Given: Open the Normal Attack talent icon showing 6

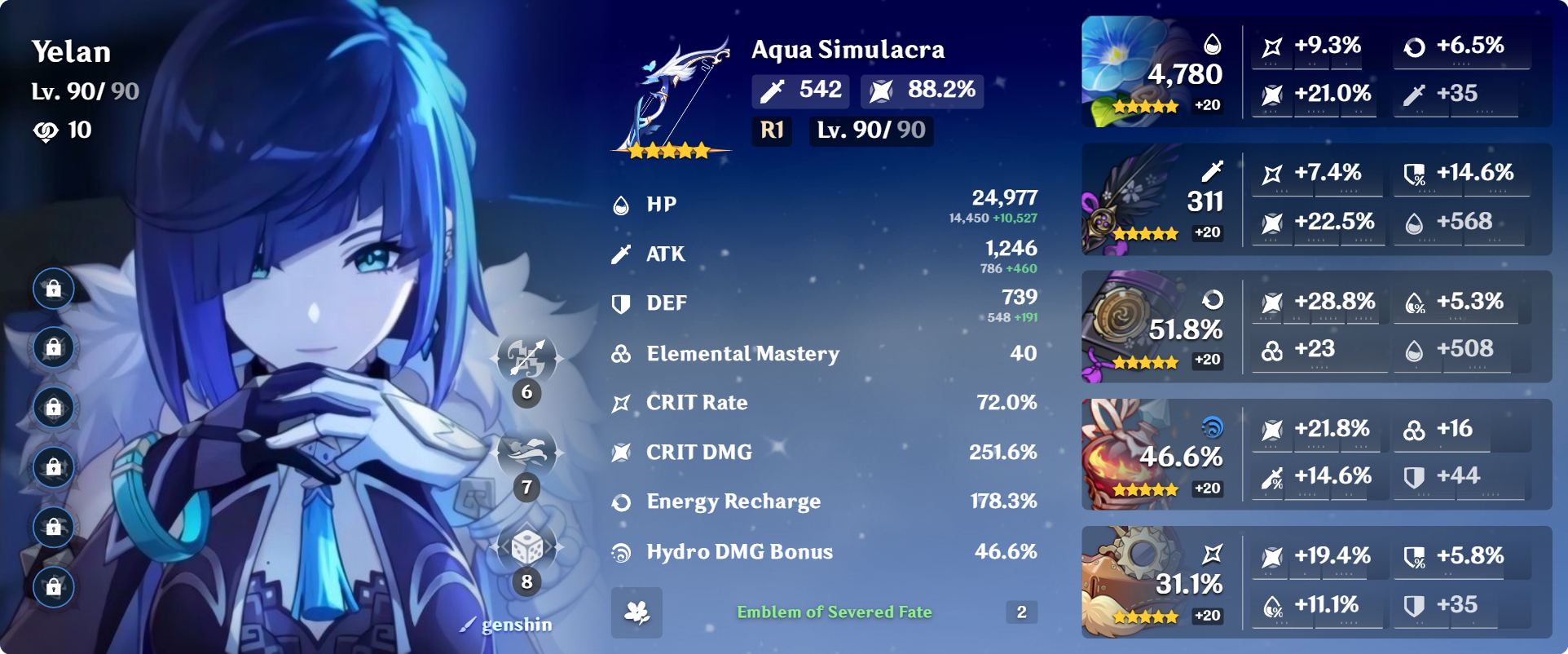Looking at the screenshot, I should pos(527,359).
